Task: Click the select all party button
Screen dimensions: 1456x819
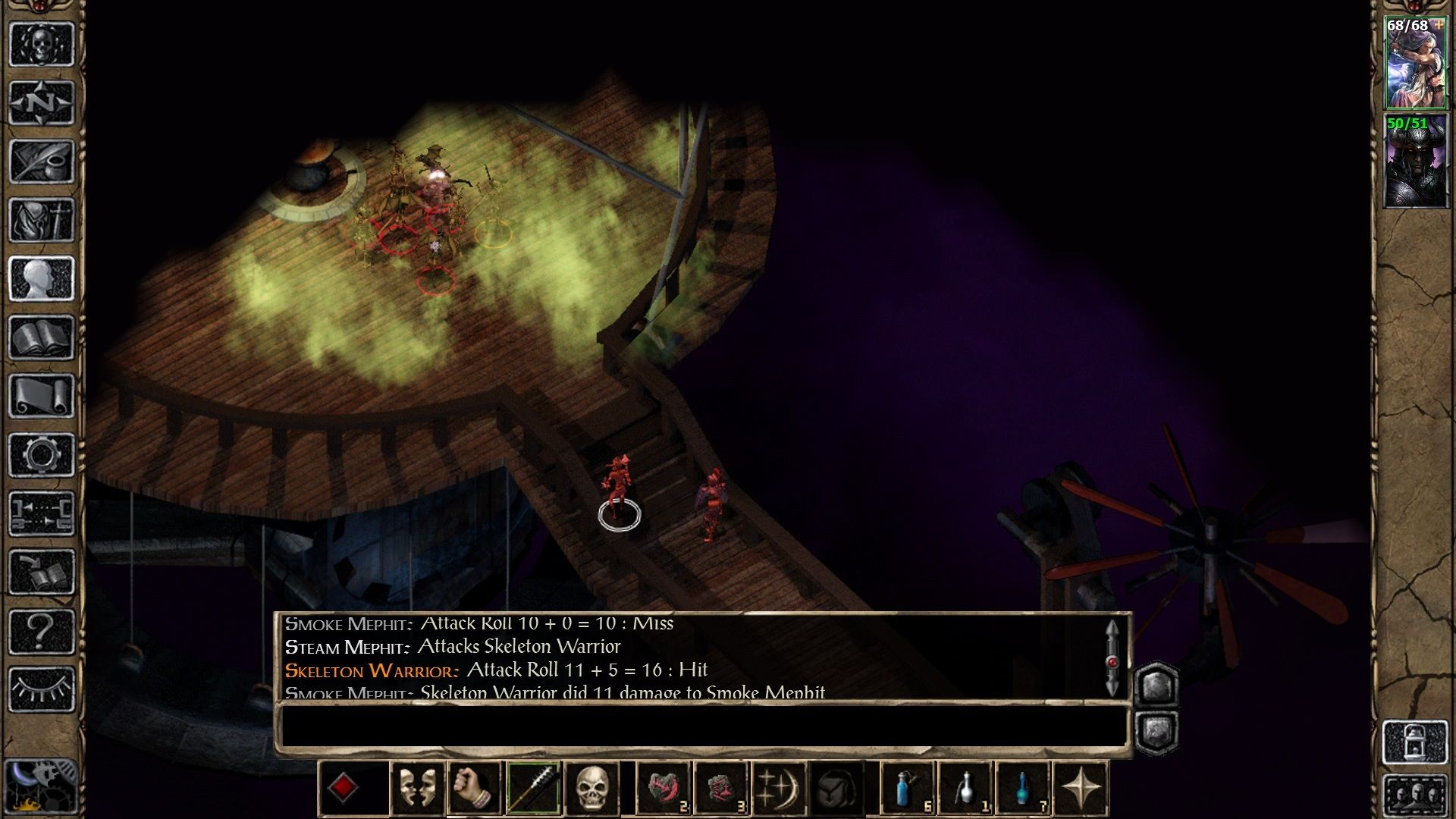Action: [x=1415, y=796]
